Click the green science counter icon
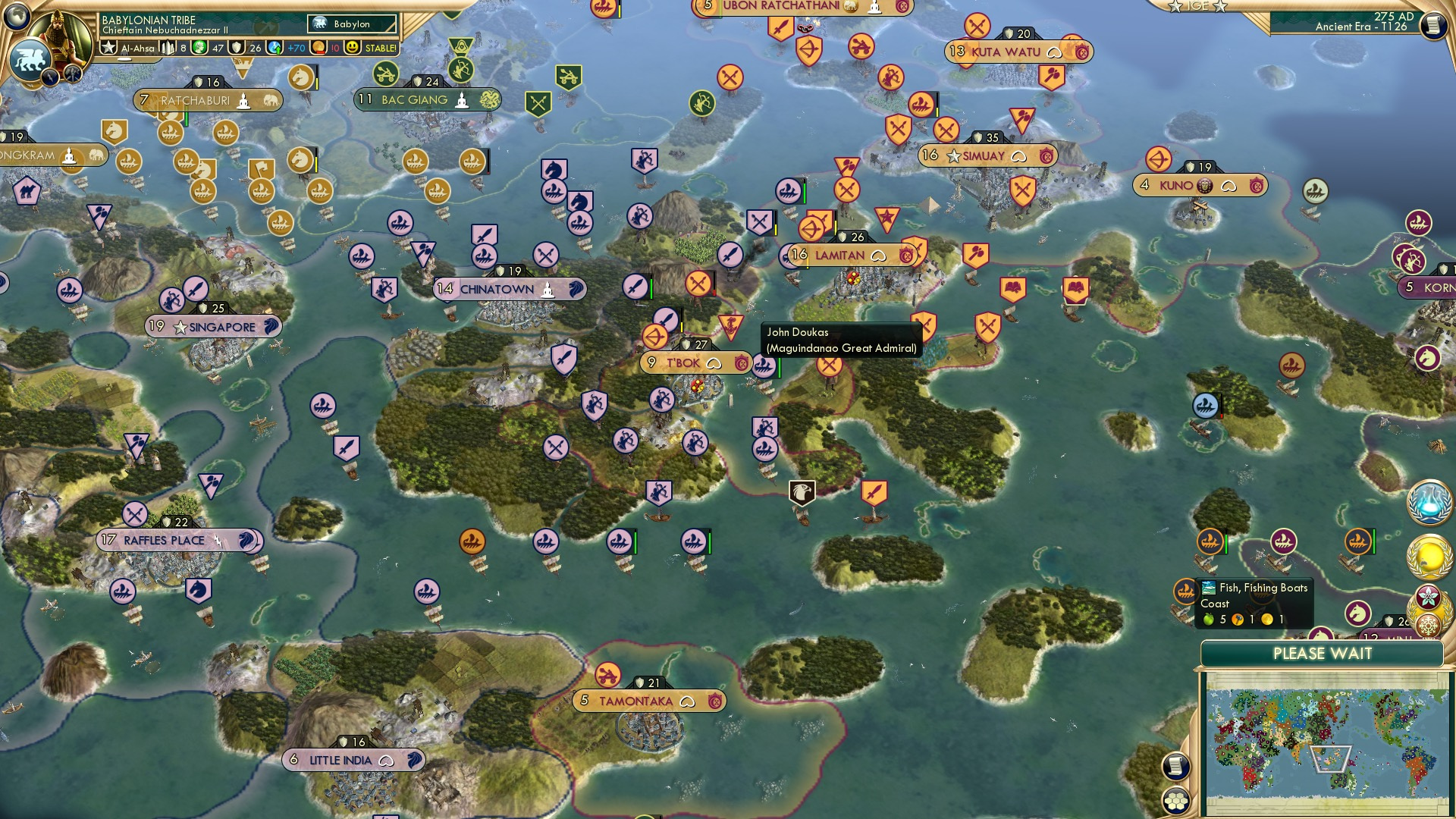This screenshot has height=819, width=1456. tap(198, 47)
